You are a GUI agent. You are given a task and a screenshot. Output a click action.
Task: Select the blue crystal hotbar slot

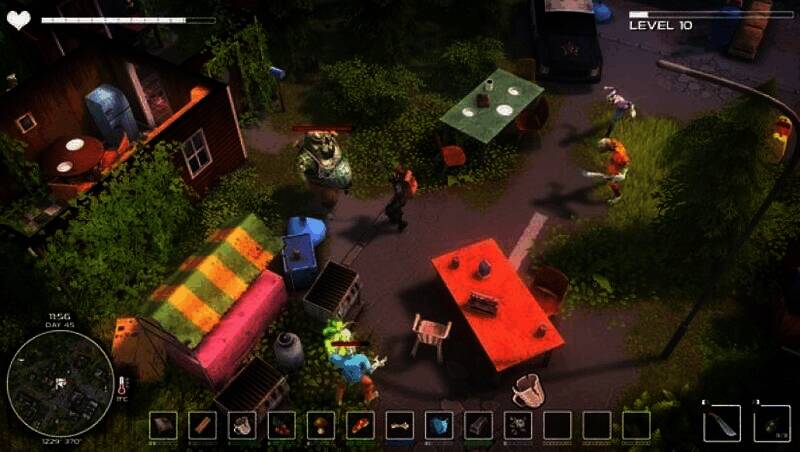coord(439,425)
